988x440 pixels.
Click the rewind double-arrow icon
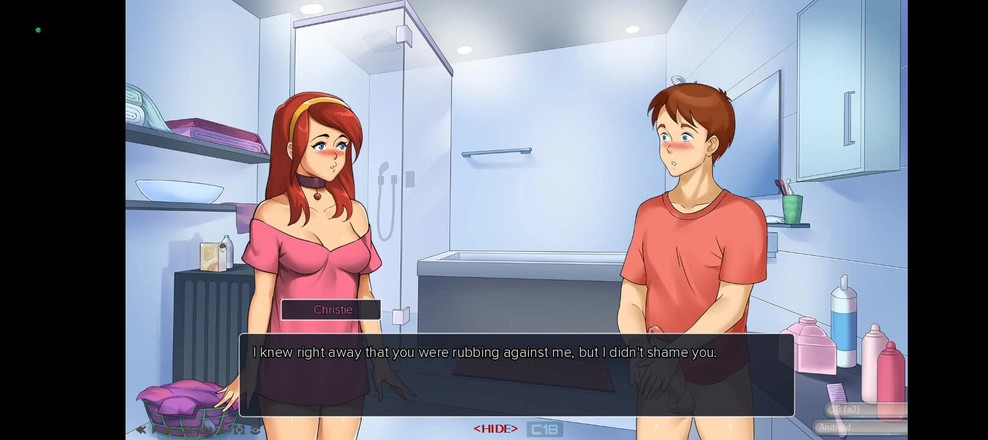pos(141,429)
